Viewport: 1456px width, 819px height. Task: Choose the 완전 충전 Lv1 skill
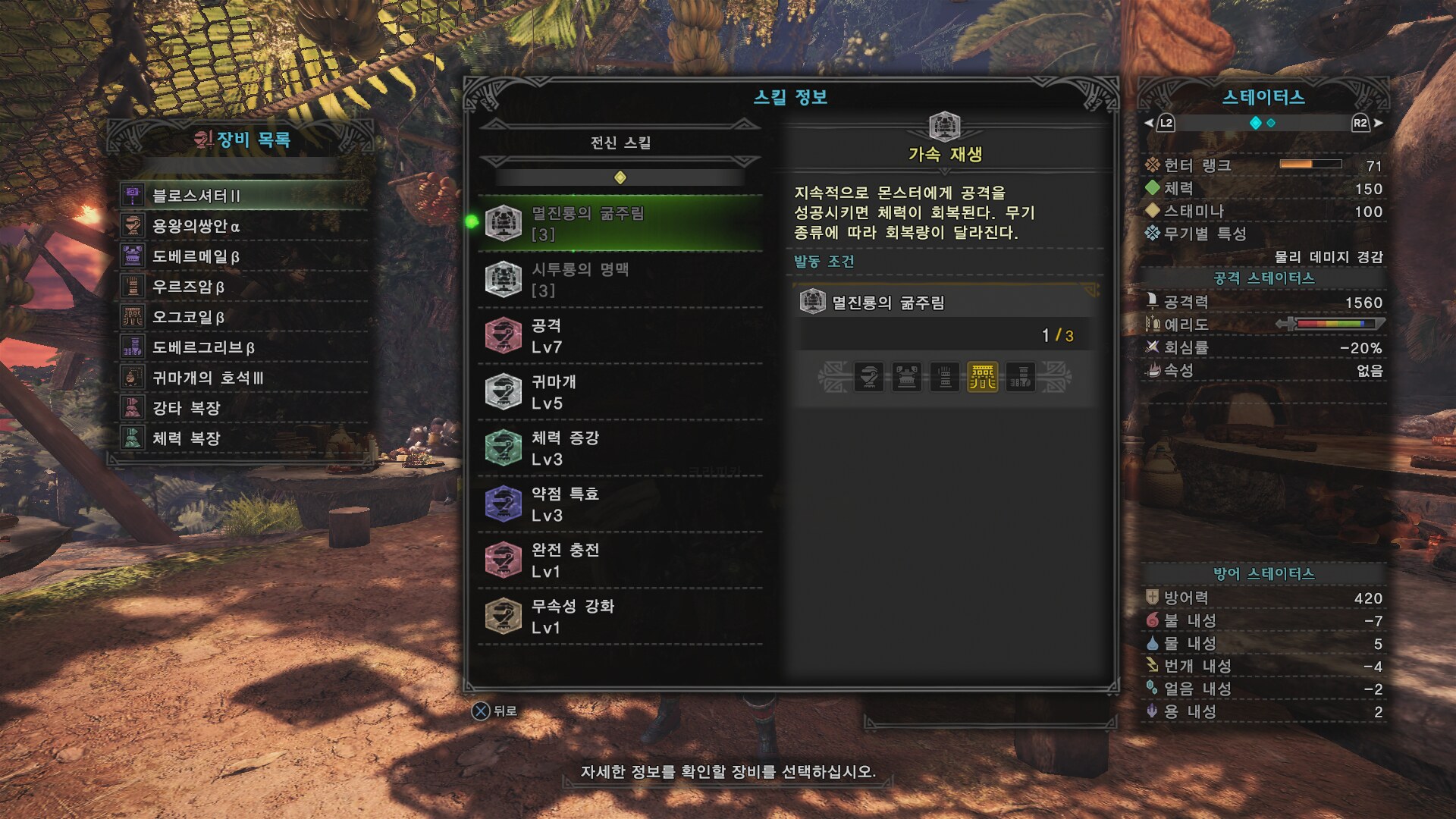point(620,560)
